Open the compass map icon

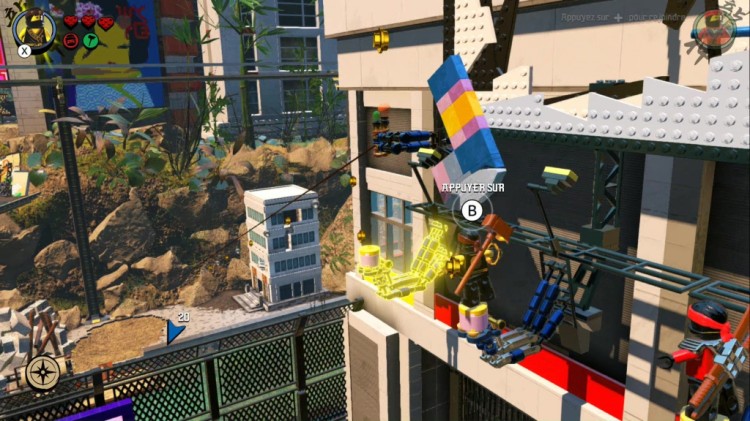[44, 372]
